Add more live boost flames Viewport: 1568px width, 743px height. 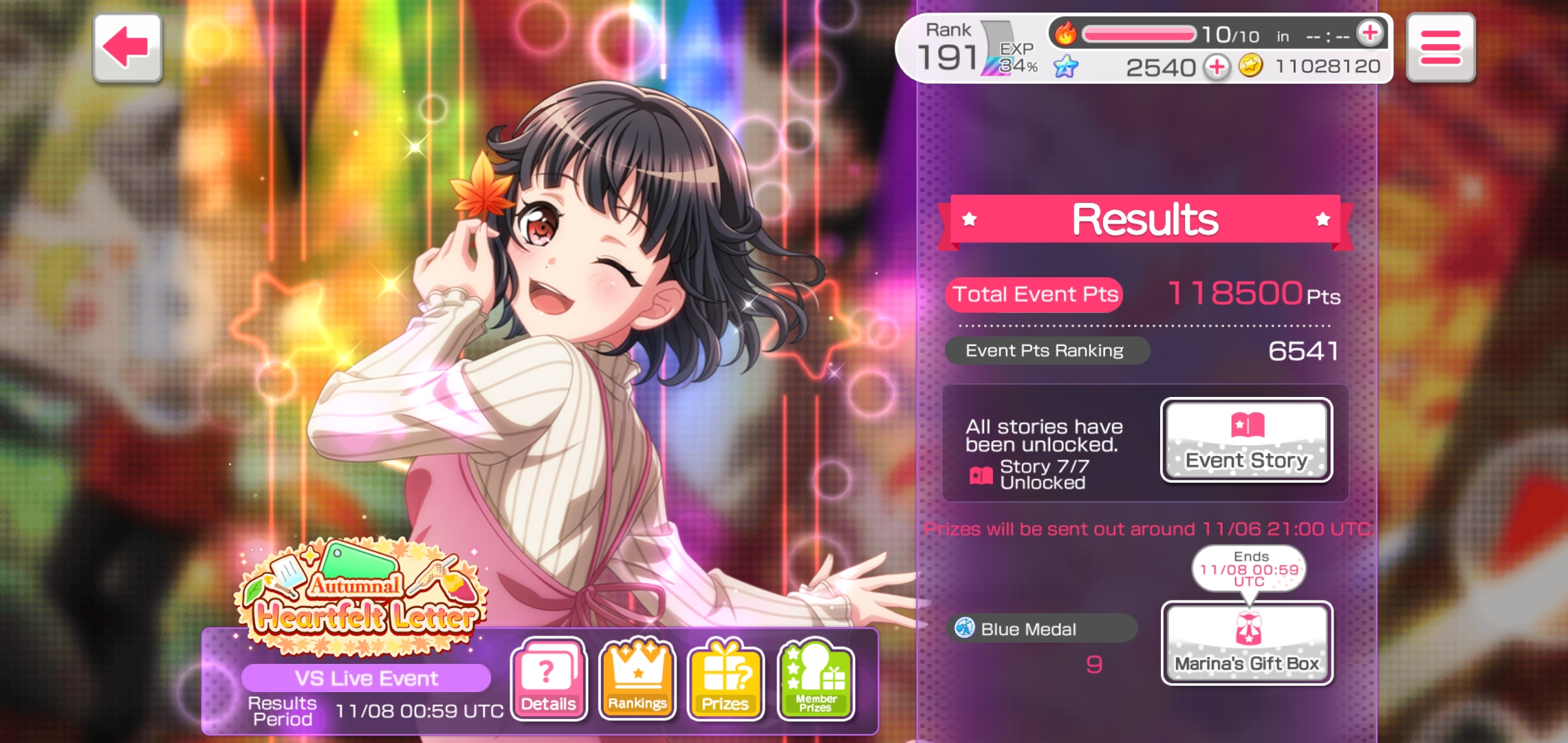[x=1369, y=33]
